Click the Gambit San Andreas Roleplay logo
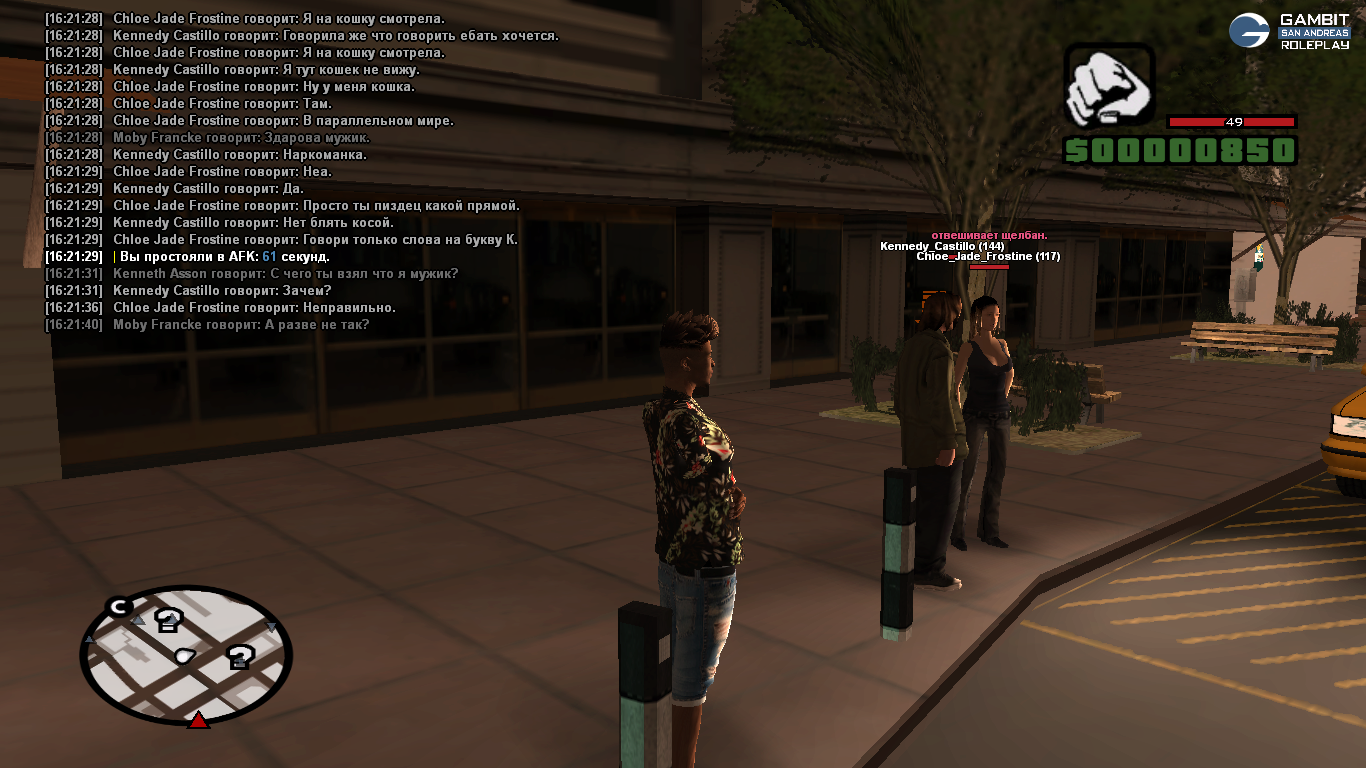This screenshot has height=768, width=1366. coord(1289,31)
